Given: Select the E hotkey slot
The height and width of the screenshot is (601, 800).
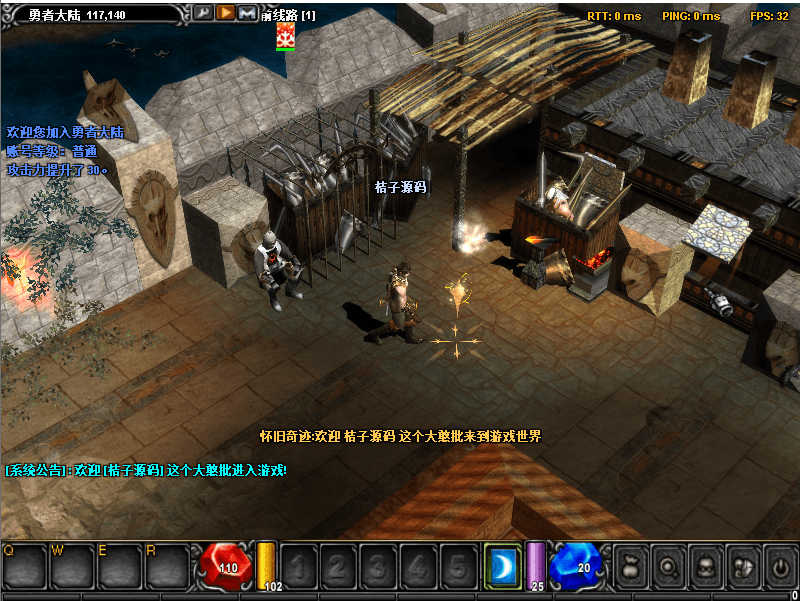Looking at the screenshot, I should 120,567.
